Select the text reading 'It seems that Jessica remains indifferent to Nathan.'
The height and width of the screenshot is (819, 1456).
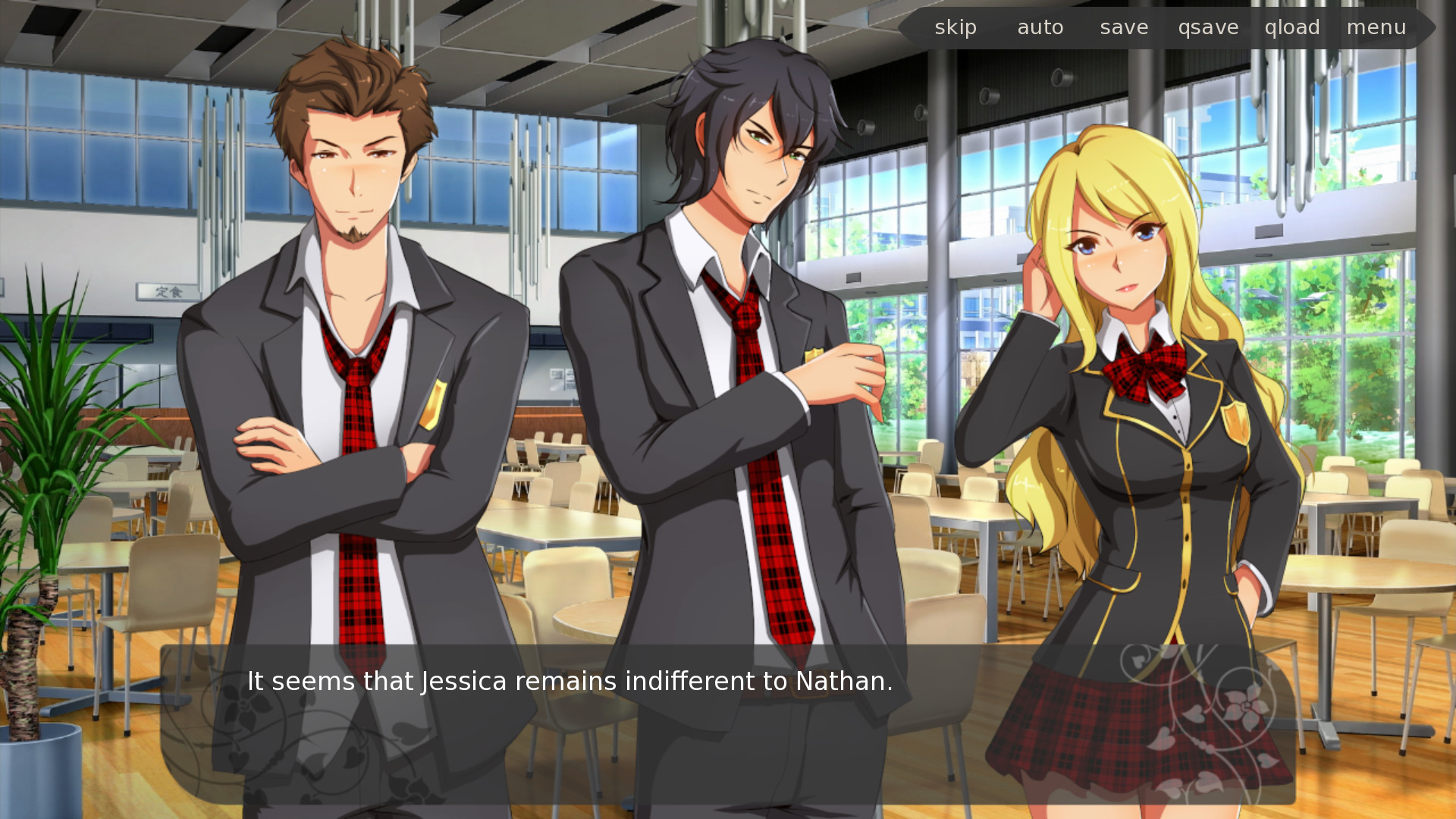coord(569,681)
